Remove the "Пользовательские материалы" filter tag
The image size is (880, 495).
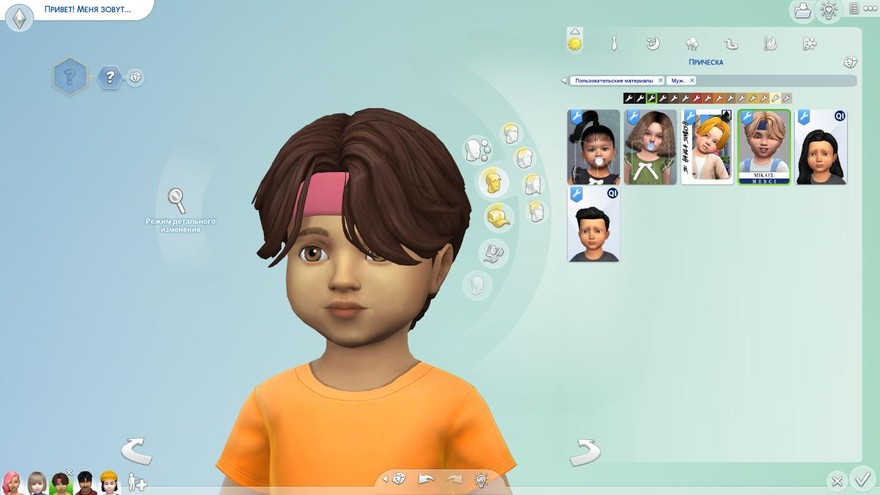click(660, 81)
